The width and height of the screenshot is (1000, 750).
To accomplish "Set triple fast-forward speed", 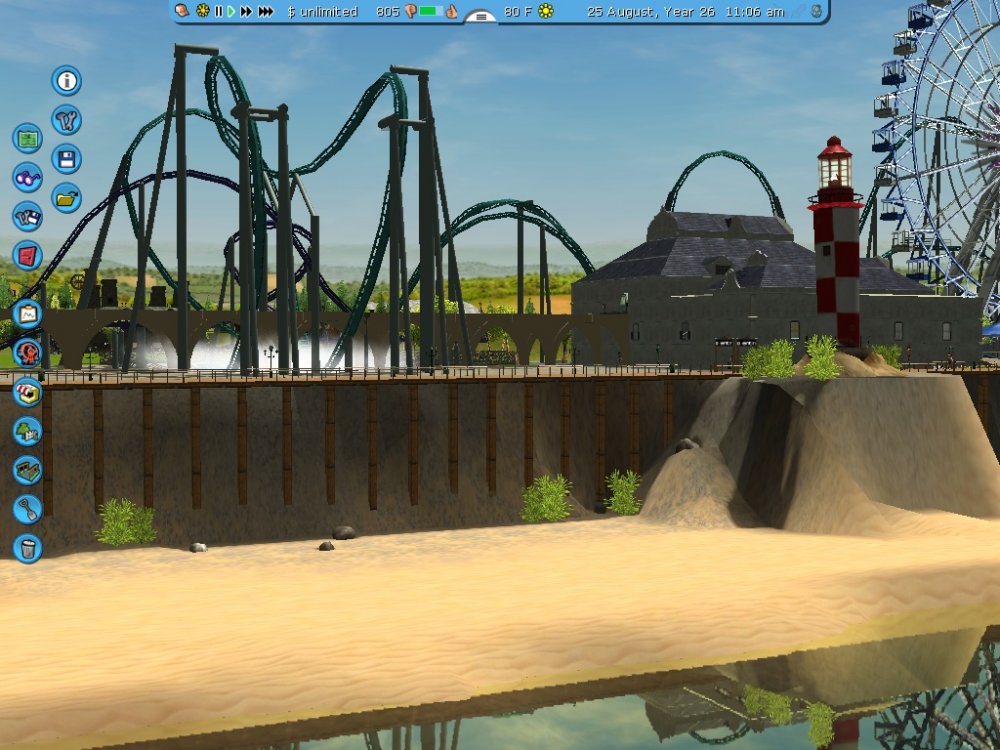I will [x=266, y=11].
